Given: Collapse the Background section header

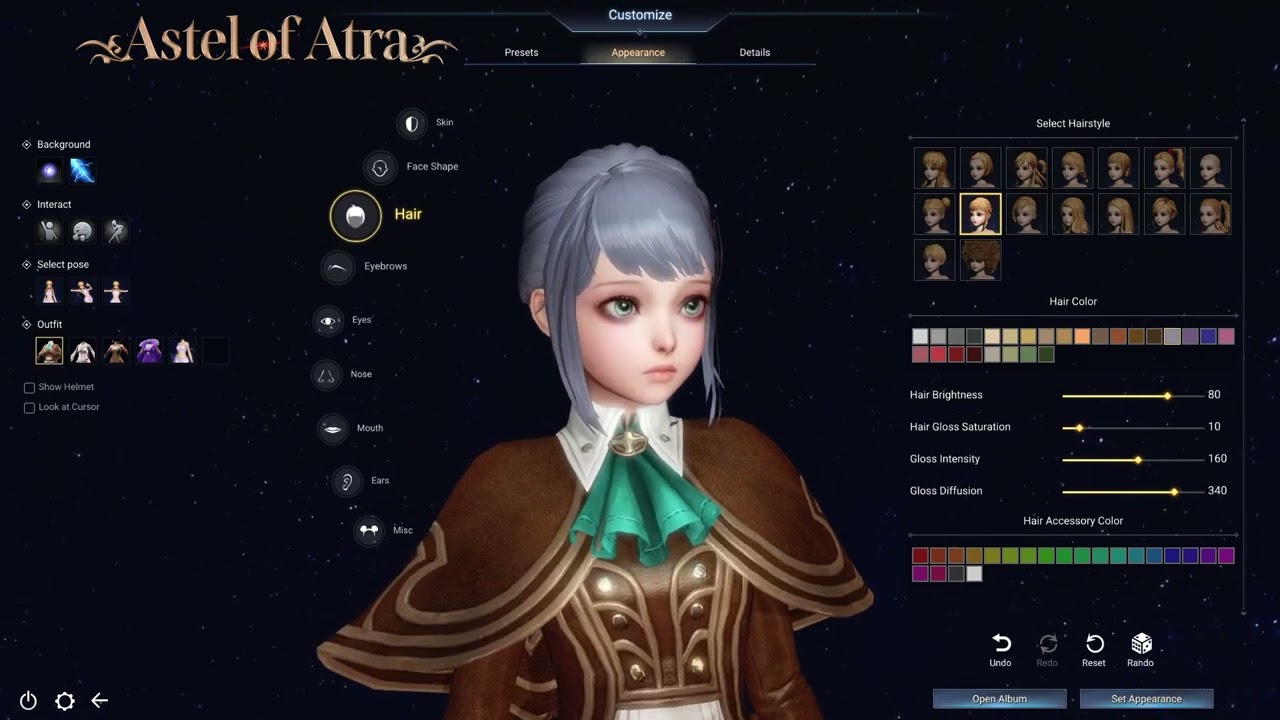Looking at the screenshot, I should [x=27, y=144].
